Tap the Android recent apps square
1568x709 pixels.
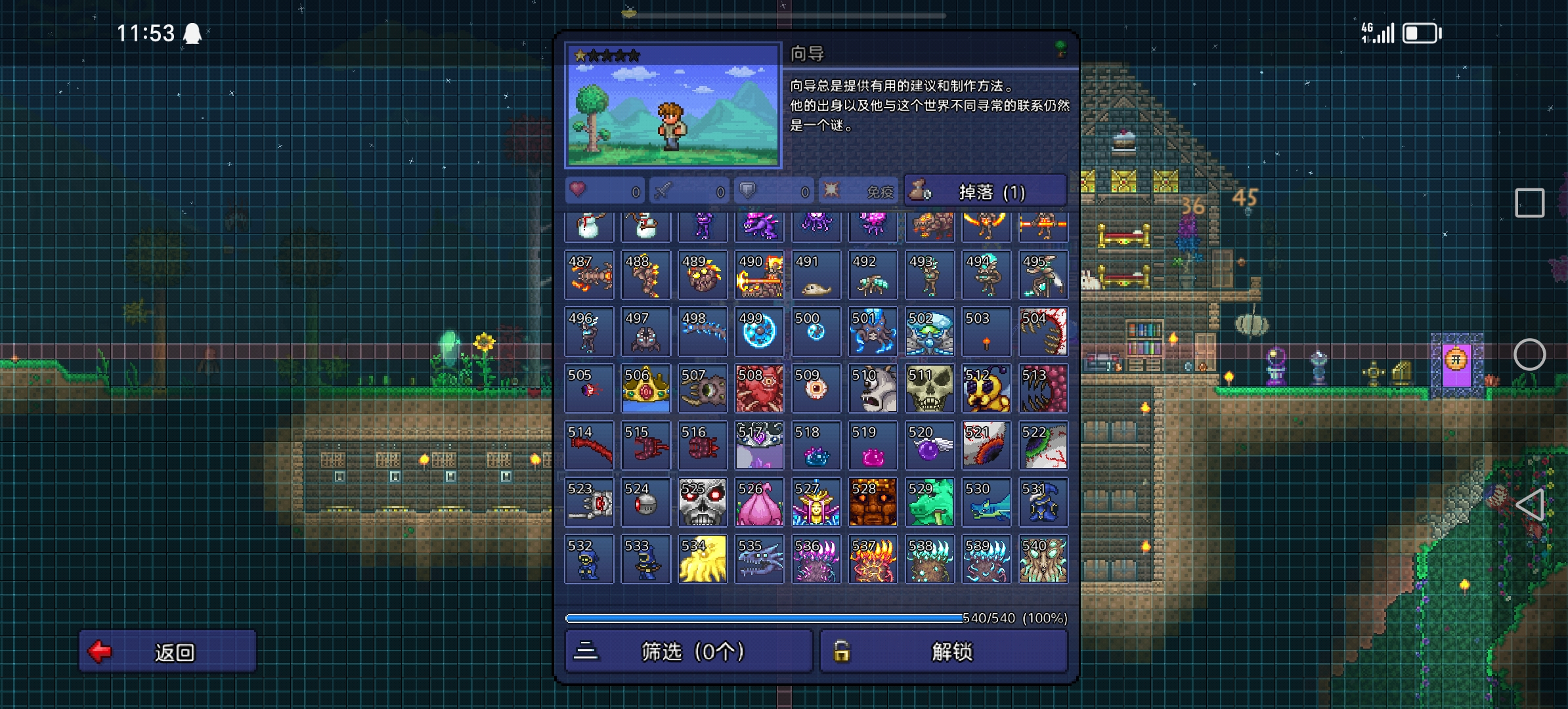(x=1529, y=203)
